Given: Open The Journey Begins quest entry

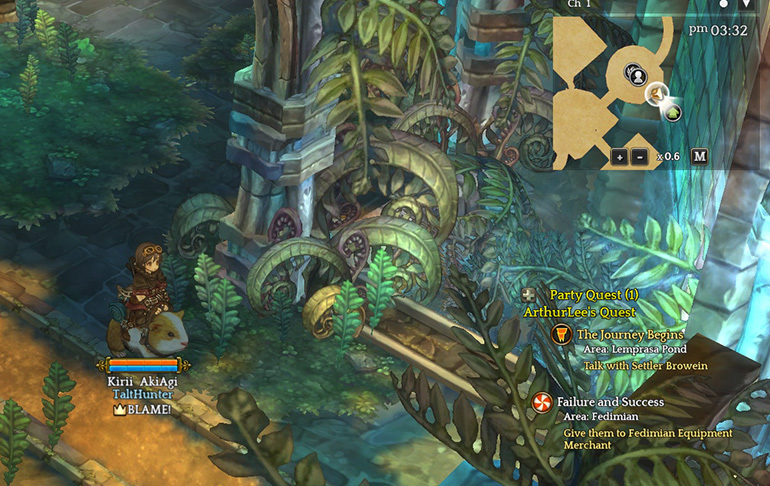Looking at the screenshot, I should (630, 334).
